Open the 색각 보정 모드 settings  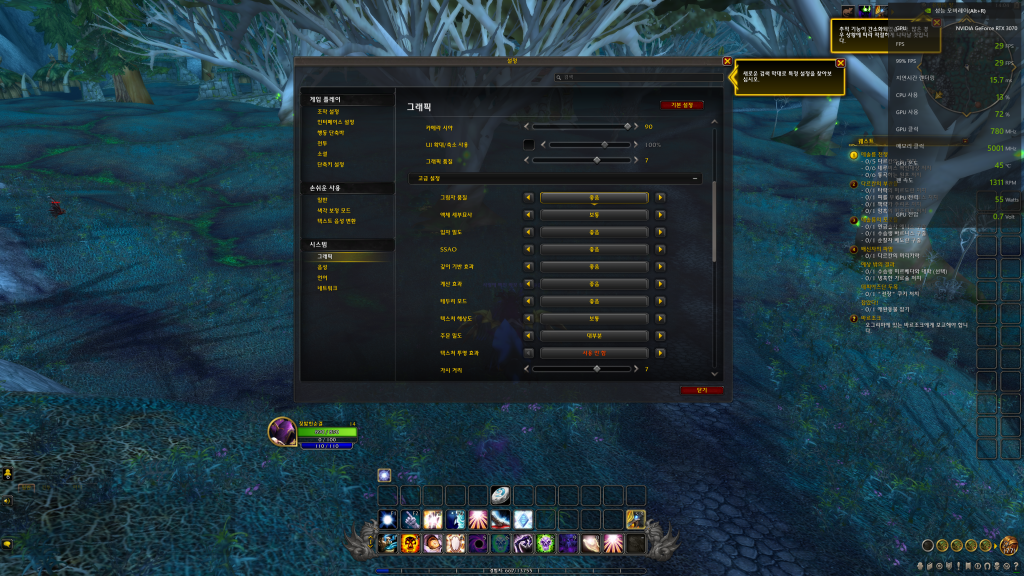point(334,210)
